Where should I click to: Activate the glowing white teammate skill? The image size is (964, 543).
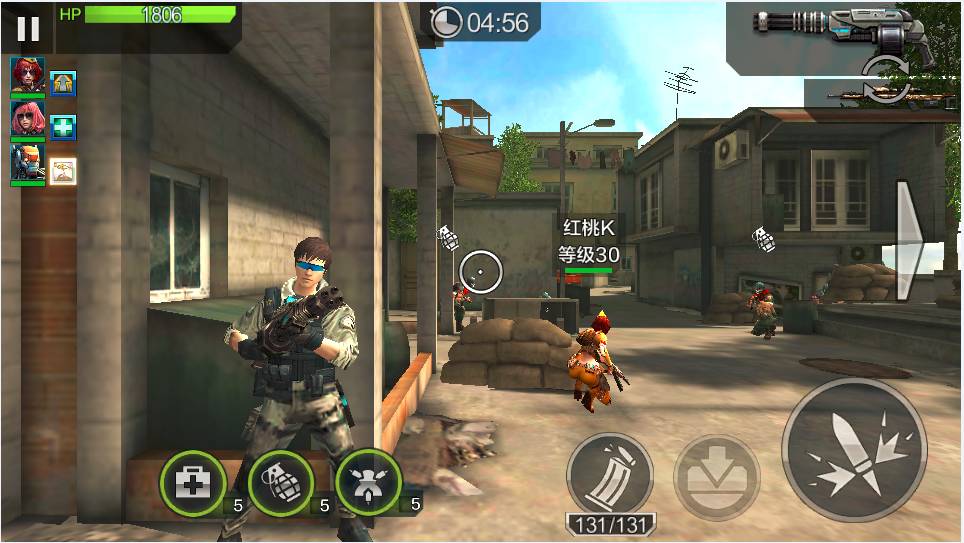click(64, 170)
